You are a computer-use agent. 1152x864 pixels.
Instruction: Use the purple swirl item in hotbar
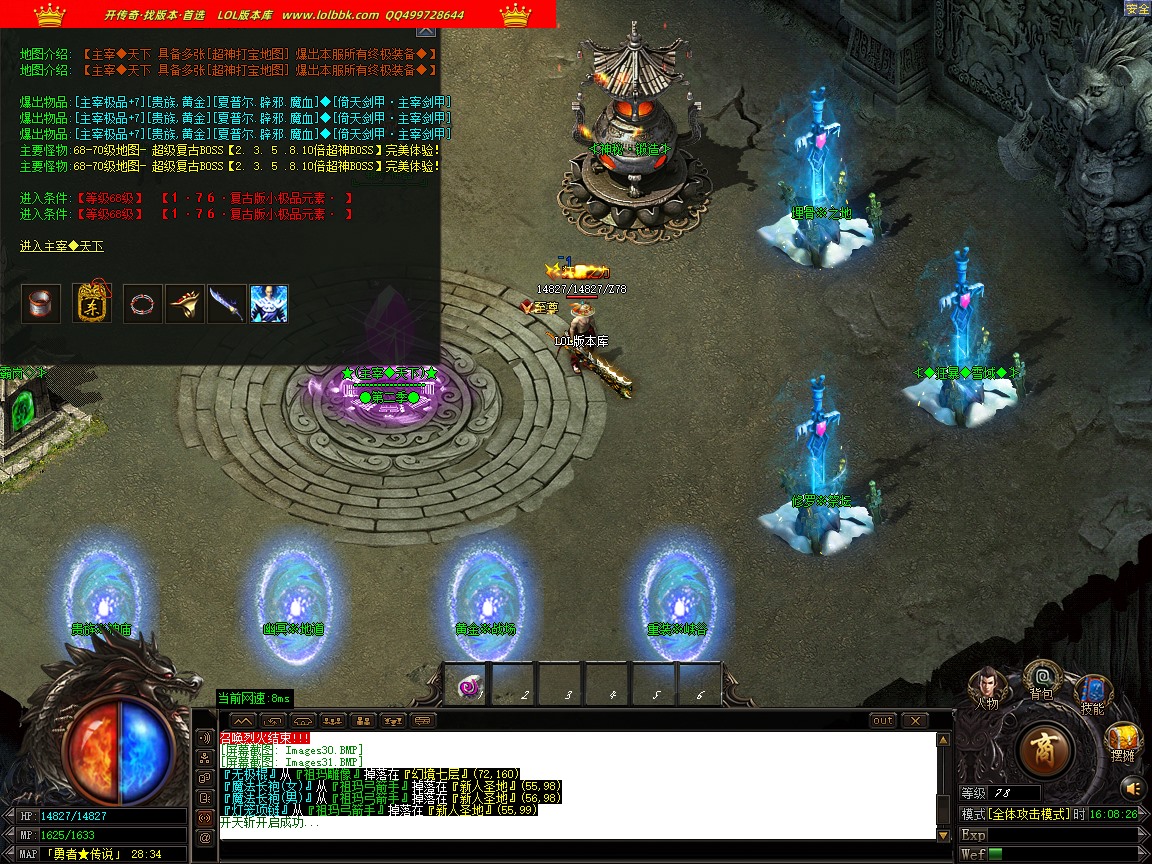466,687
